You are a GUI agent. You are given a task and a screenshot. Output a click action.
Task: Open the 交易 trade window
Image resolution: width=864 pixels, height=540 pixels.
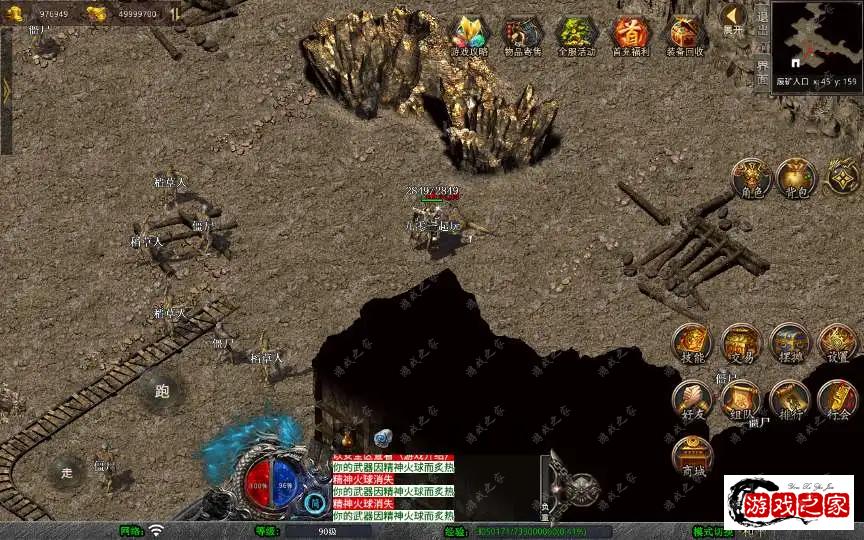[x=741, y=344]
